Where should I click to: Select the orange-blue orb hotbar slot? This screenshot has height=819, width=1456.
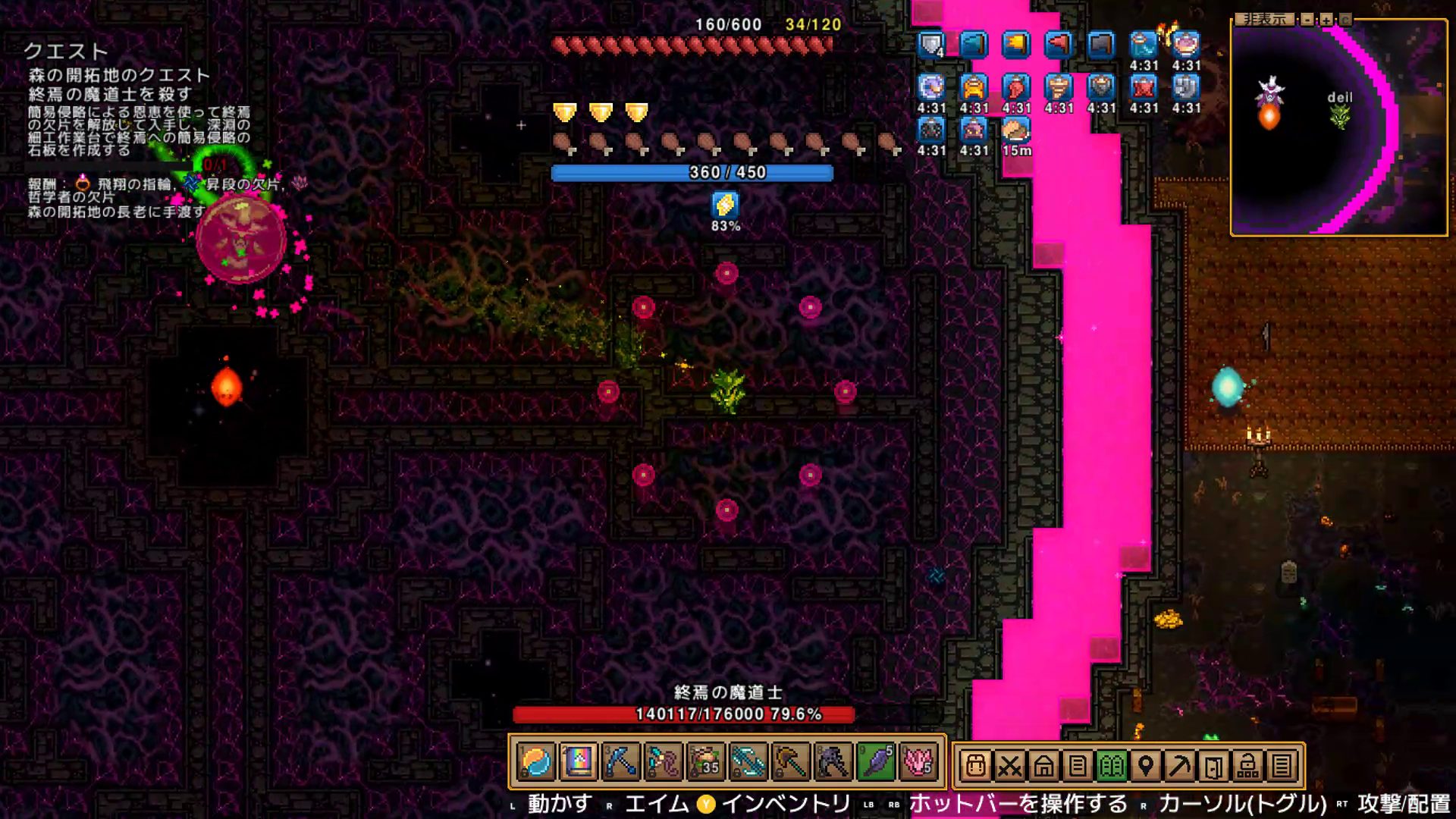tap(537, 762)
